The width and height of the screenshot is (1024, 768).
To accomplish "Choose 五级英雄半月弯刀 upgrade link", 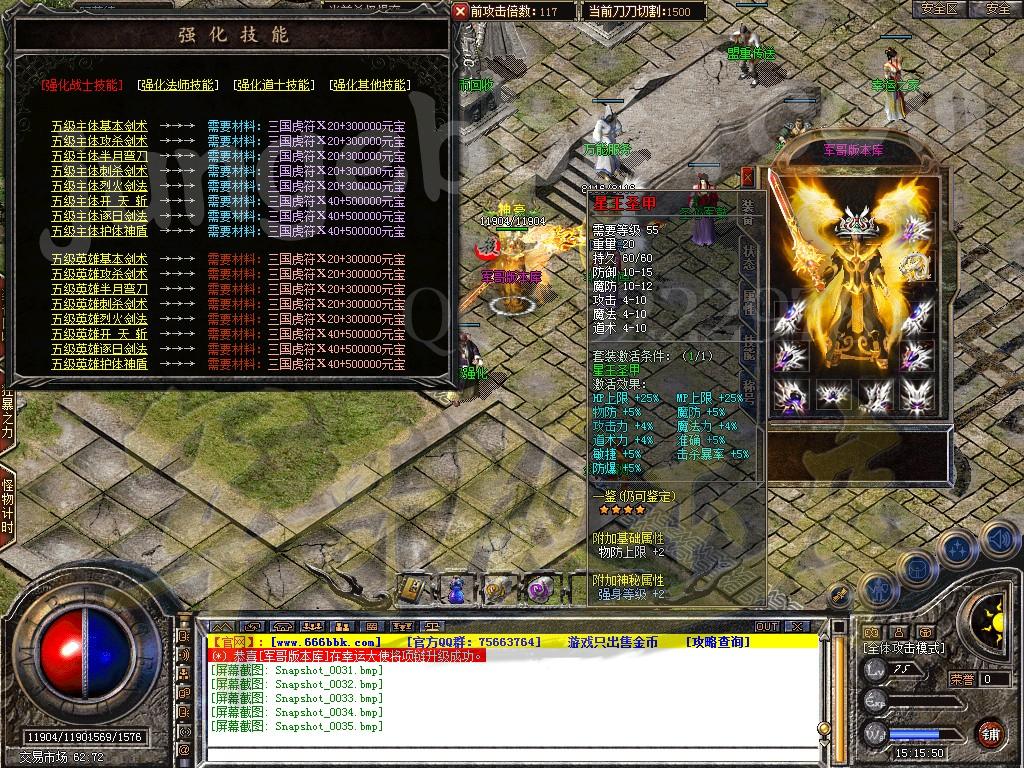I will (100, 289).
